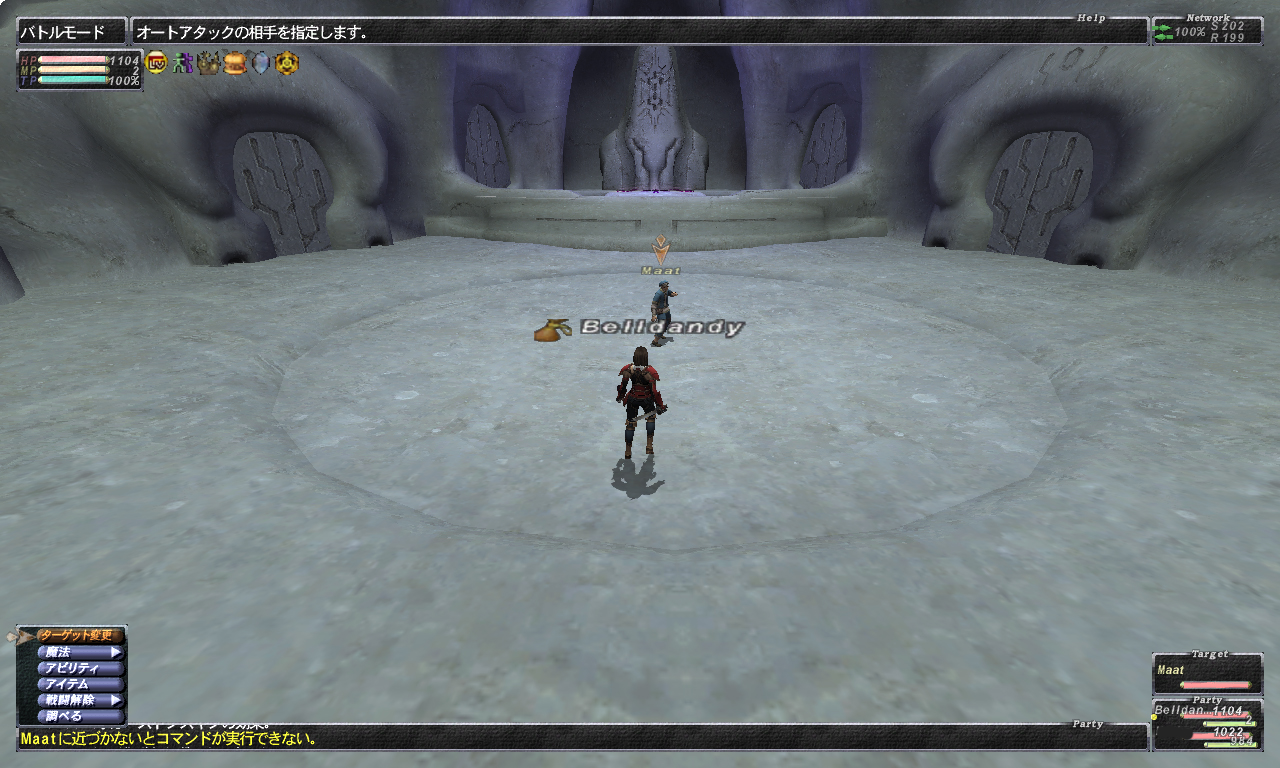Click the chat log message bar
The height and width of the screenshot is (768, 1280).
580,739
